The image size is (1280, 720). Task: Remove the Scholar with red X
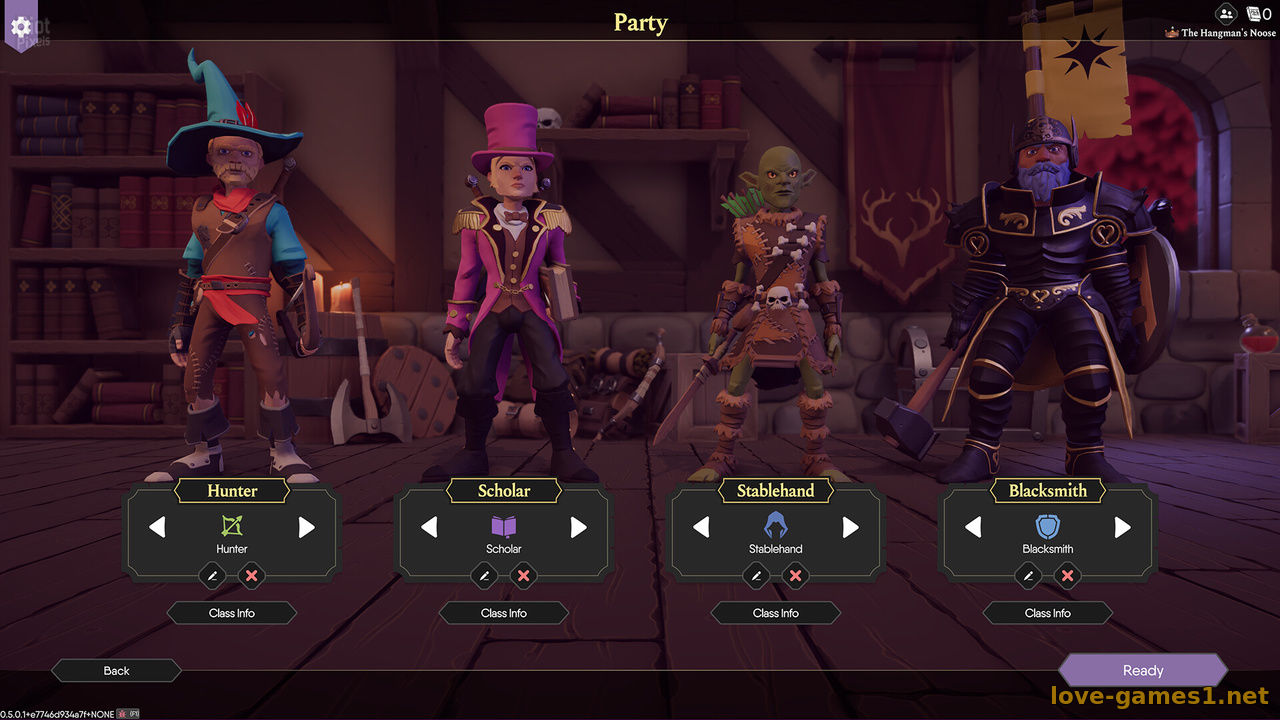tap(523, 575)
